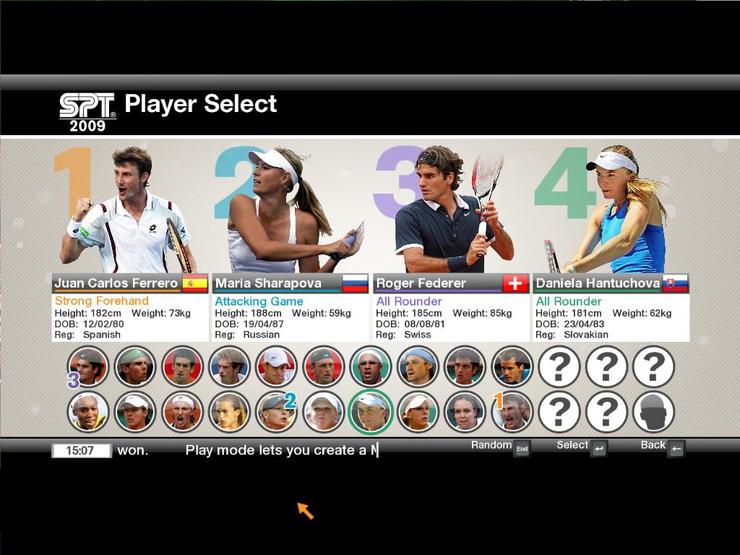Choose the grey silhouette player slot
The image size is (740, 555).
(654, 411)
